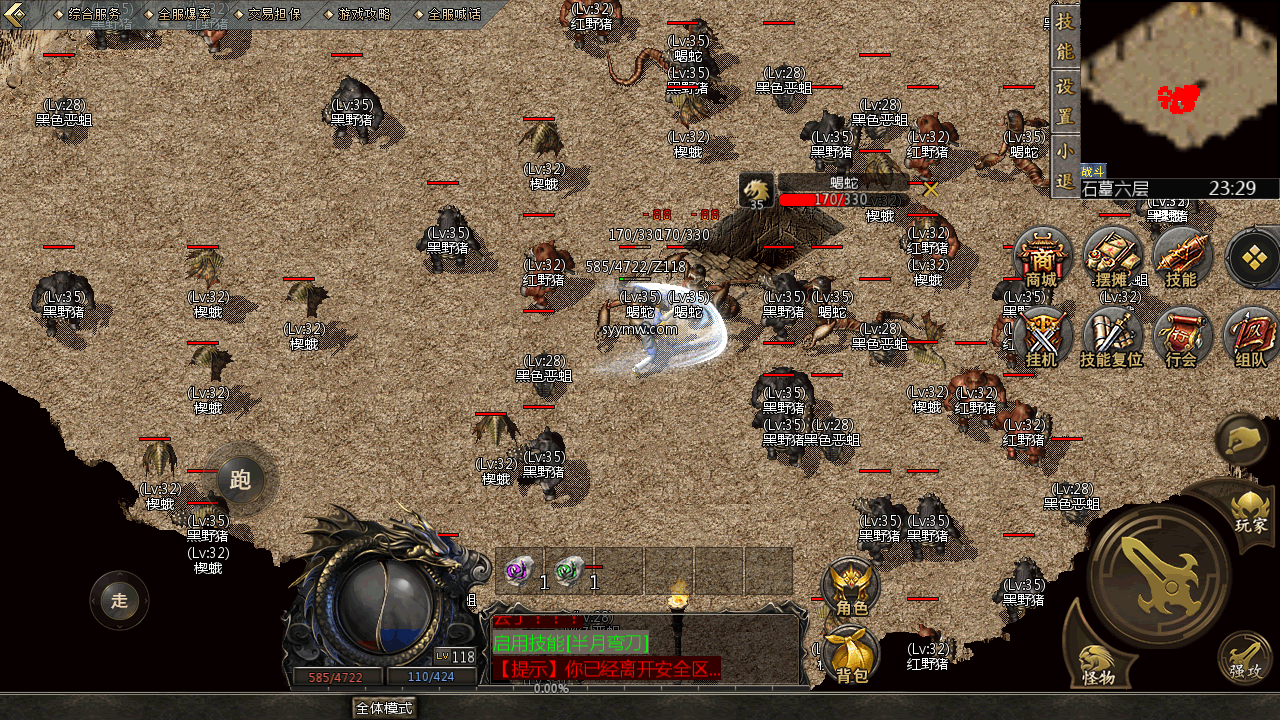Collapse the top menu bar arrow
This screenshot has width=1280, height=720.
(15, 13)
